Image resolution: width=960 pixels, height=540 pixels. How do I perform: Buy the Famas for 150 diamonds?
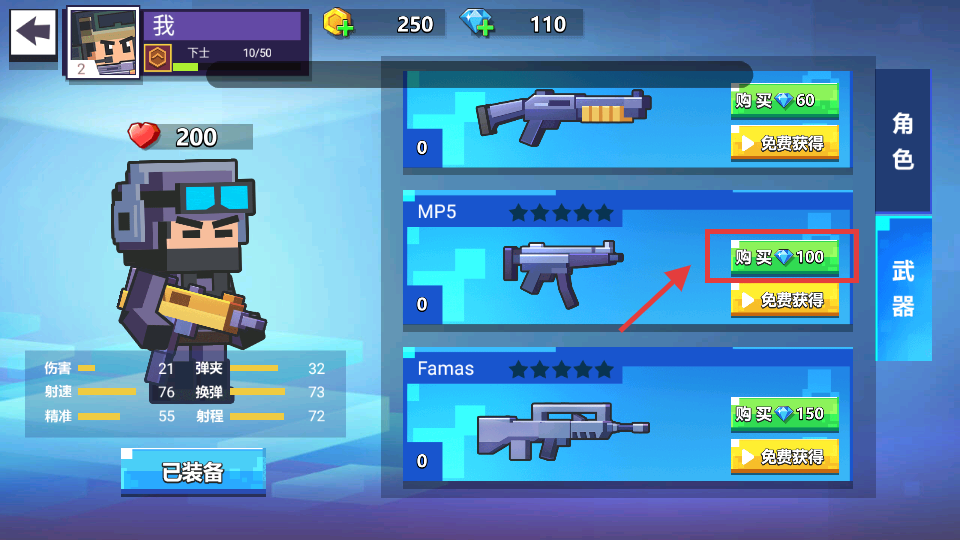[784, 414]
